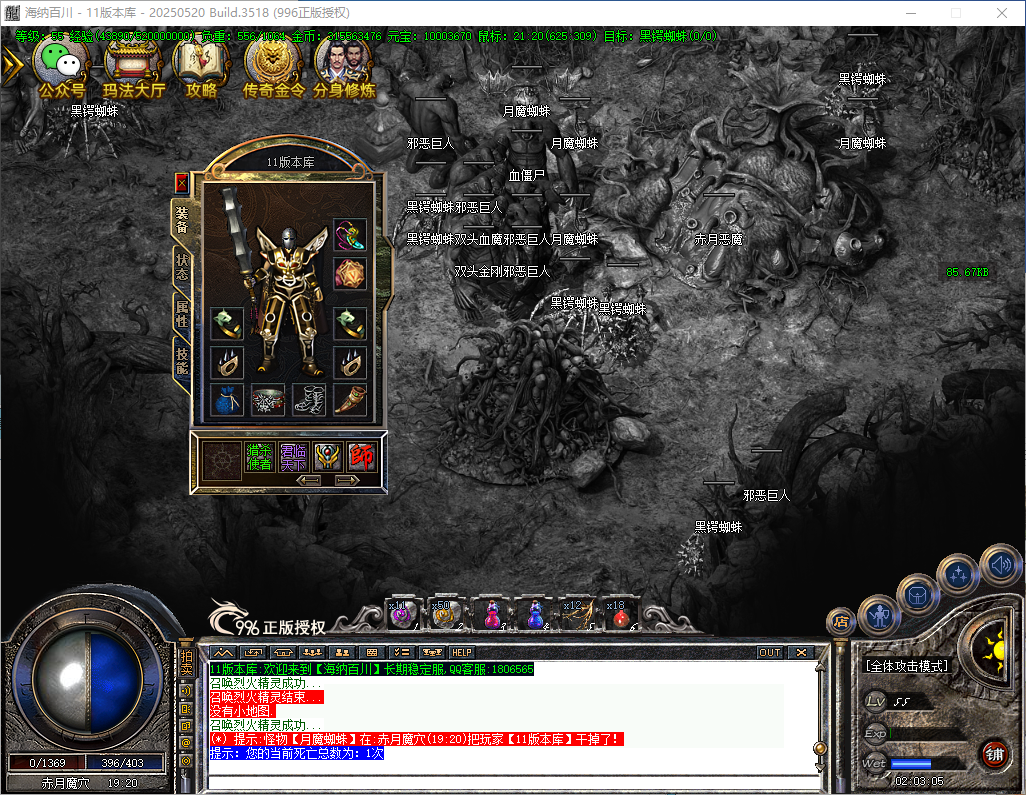Screen dimensions: 1026x795
Task: Select the equipped necklace slot
Action: (x=350, y=237)
